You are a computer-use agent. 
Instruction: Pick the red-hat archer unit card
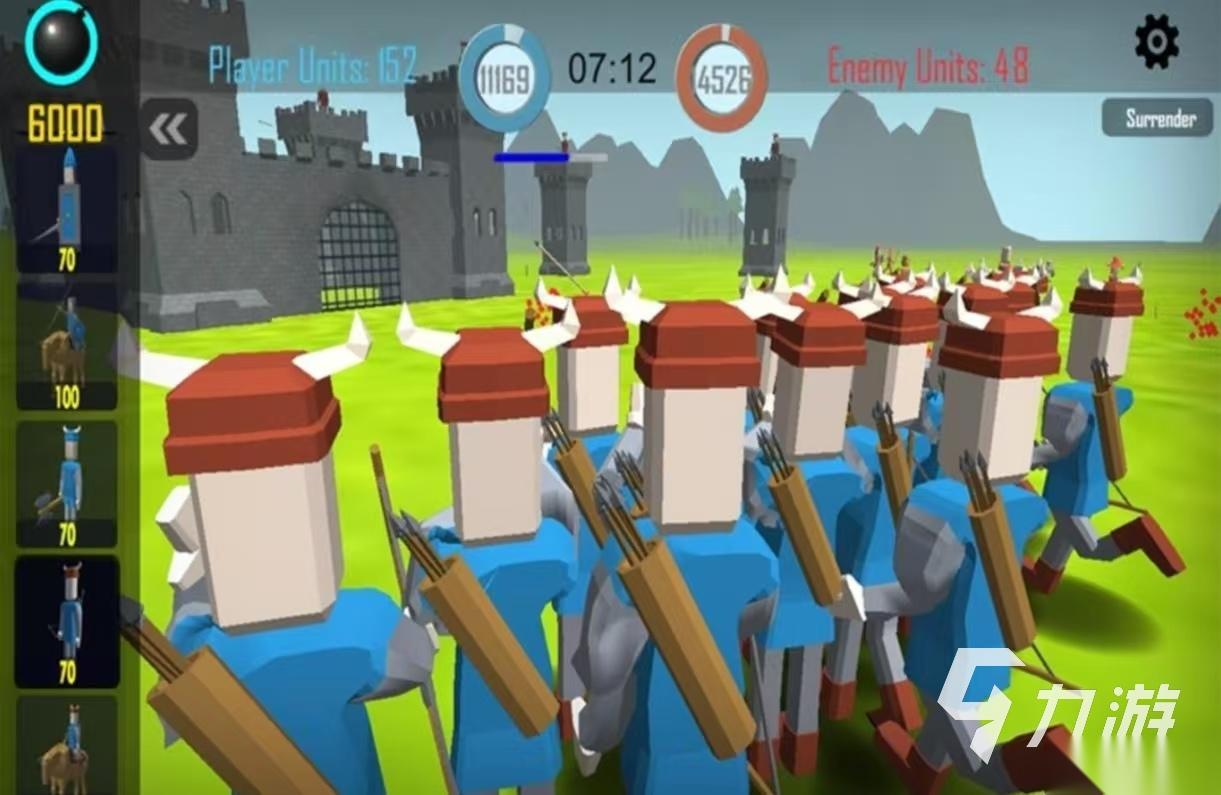tap(67, 621)
